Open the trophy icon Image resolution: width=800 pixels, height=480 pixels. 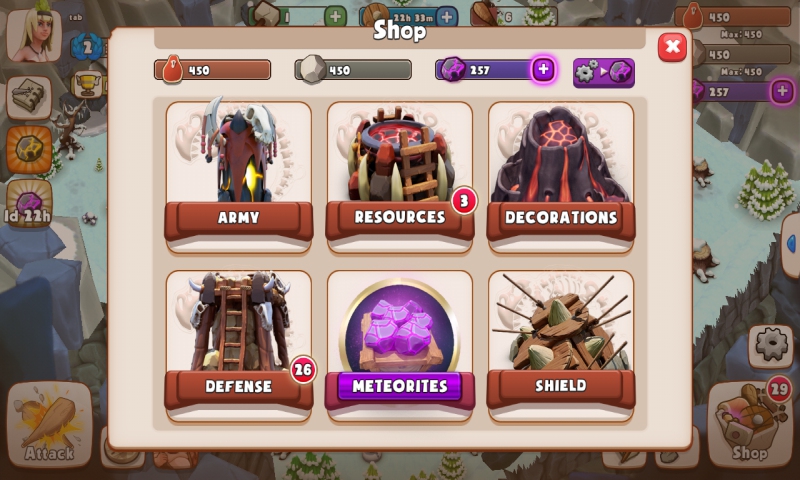(87, 82)
